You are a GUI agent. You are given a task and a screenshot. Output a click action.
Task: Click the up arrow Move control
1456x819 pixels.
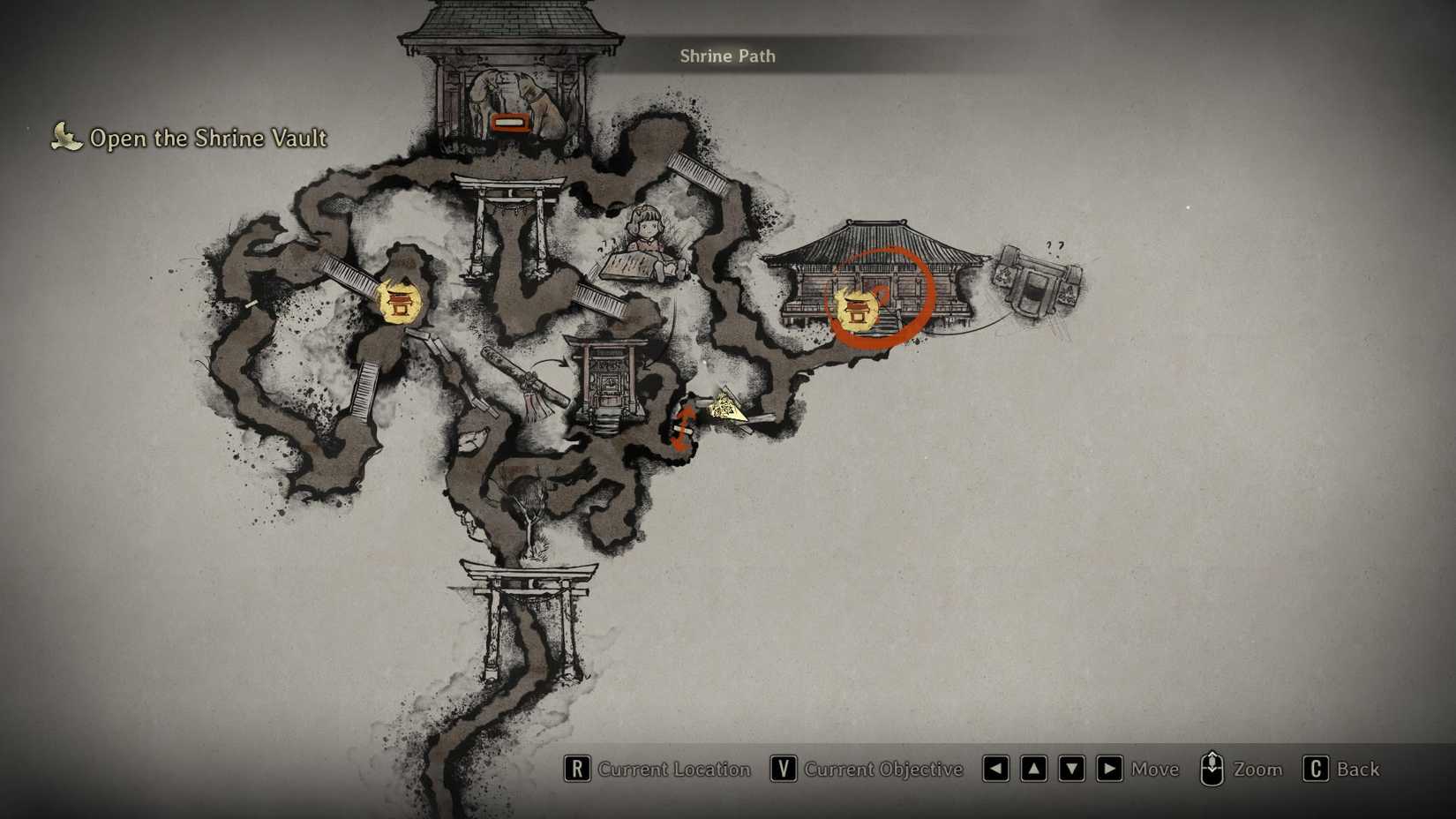pos(1033,769)
